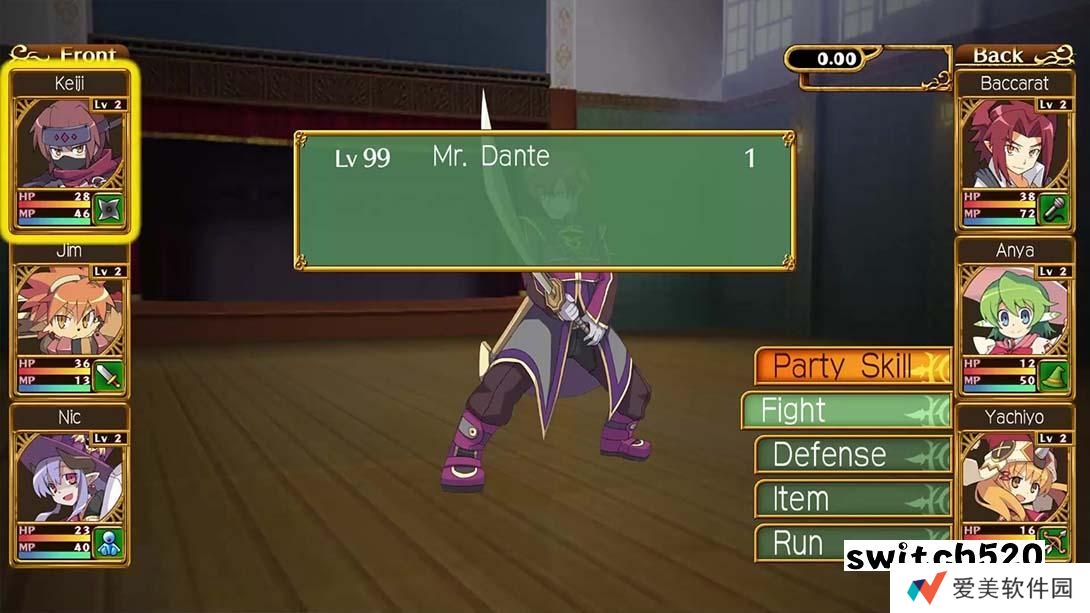Choose Anya's character portrait
This screenshot has width=1090, height=613.
point(1014,318)
